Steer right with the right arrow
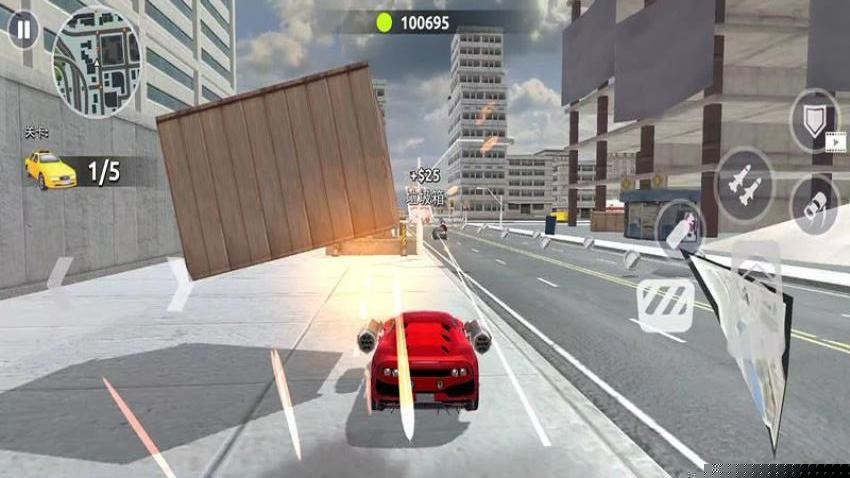 click(x=179, y=284)
